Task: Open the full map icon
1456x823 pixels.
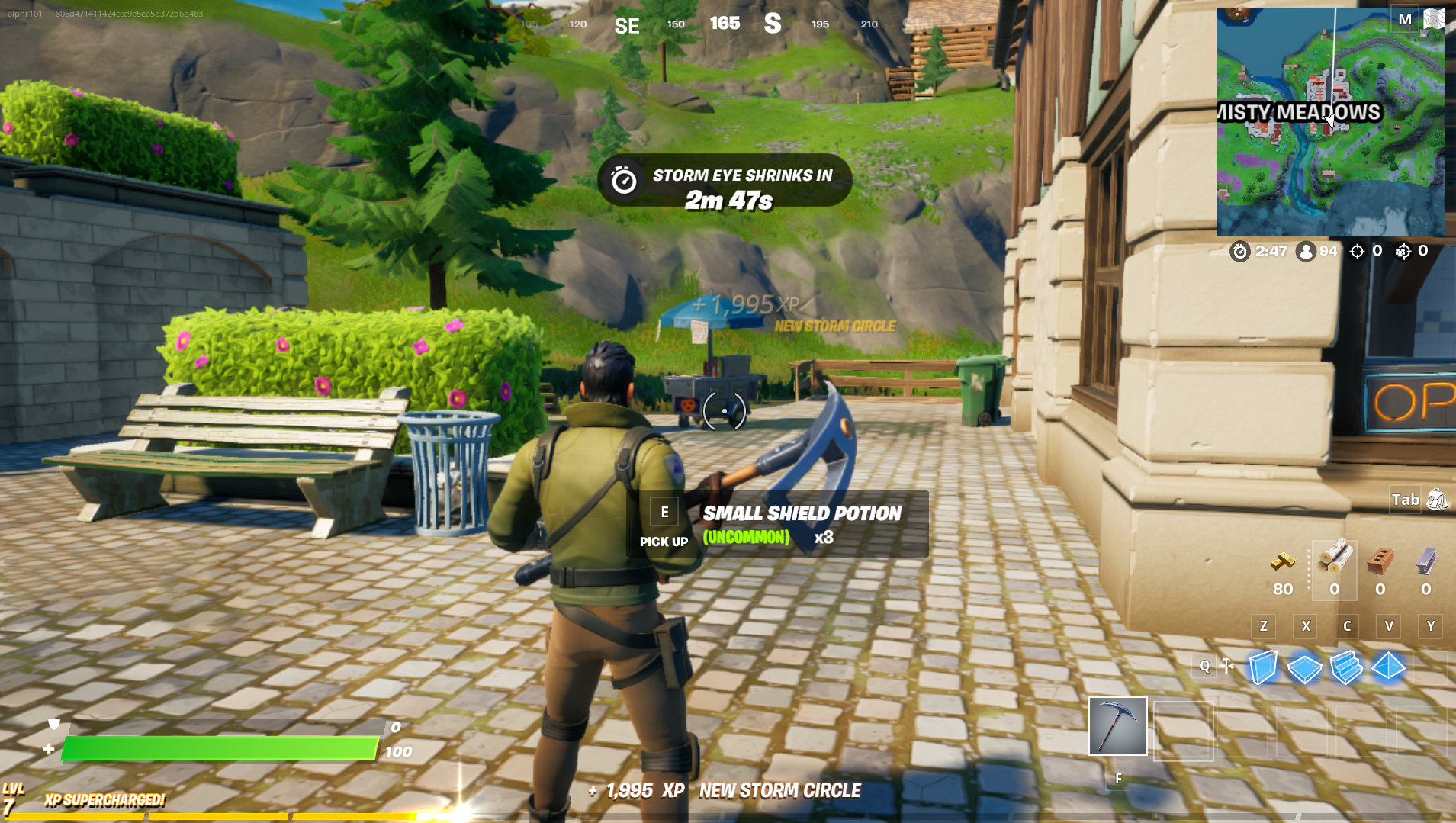Action: (1434, 19)
